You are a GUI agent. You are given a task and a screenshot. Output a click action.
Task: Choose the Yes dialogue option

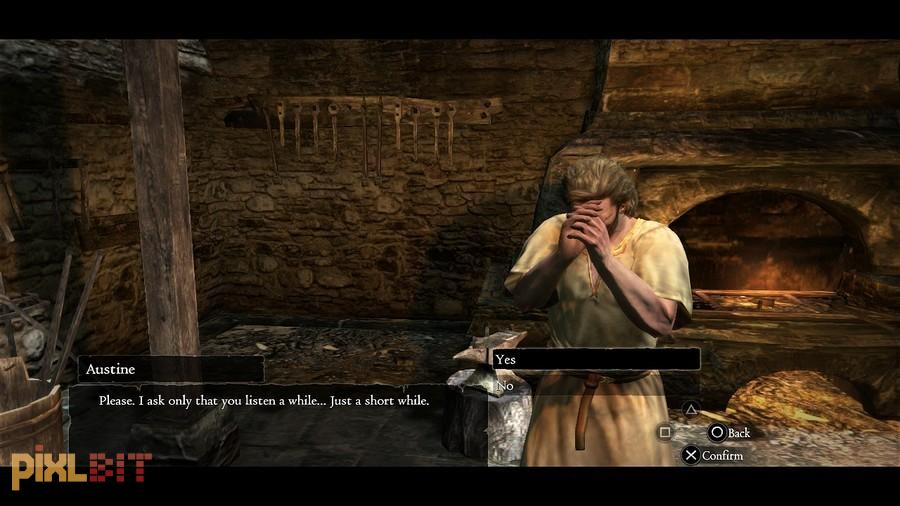coord(593,360)
